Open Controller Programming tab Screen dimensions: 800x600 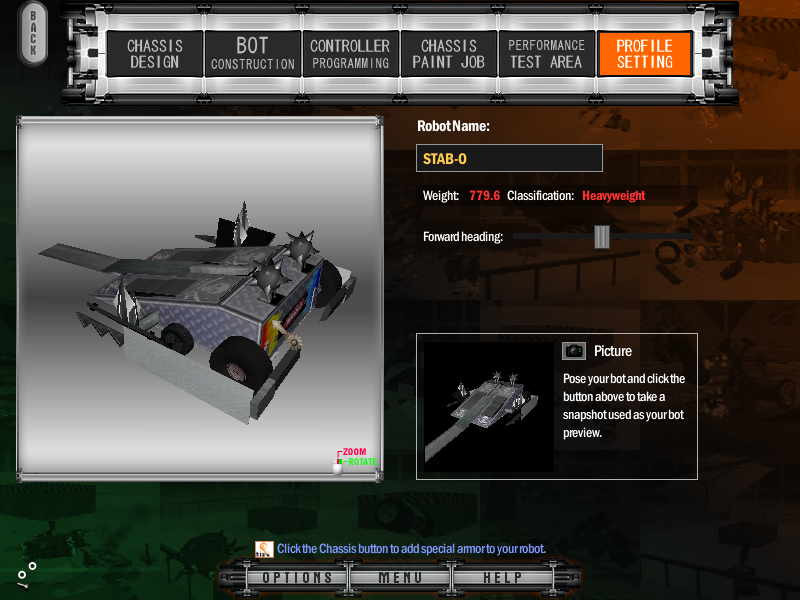tap(349, 54)
